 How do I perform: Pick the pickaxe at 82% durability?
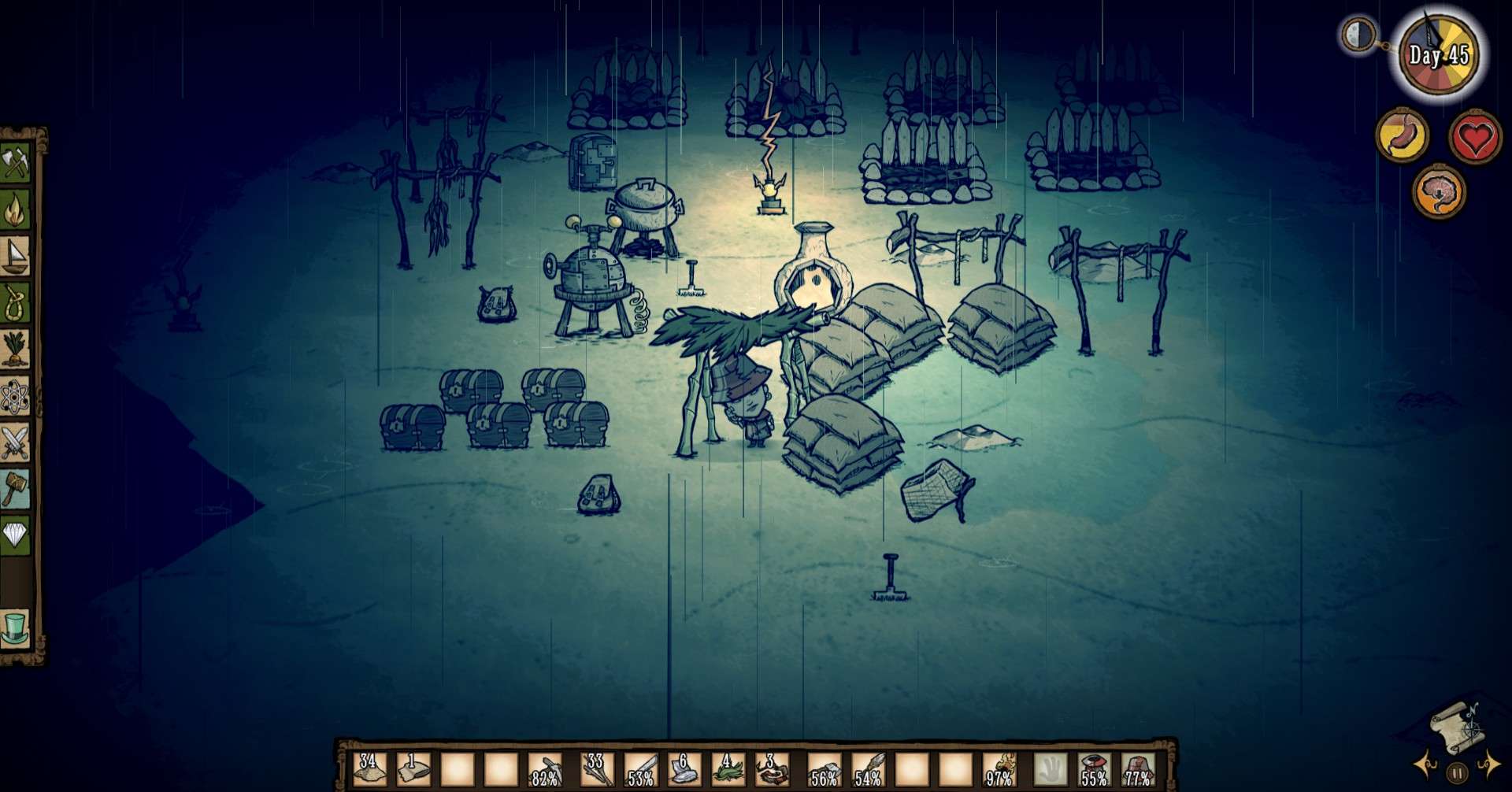[545, 769]
